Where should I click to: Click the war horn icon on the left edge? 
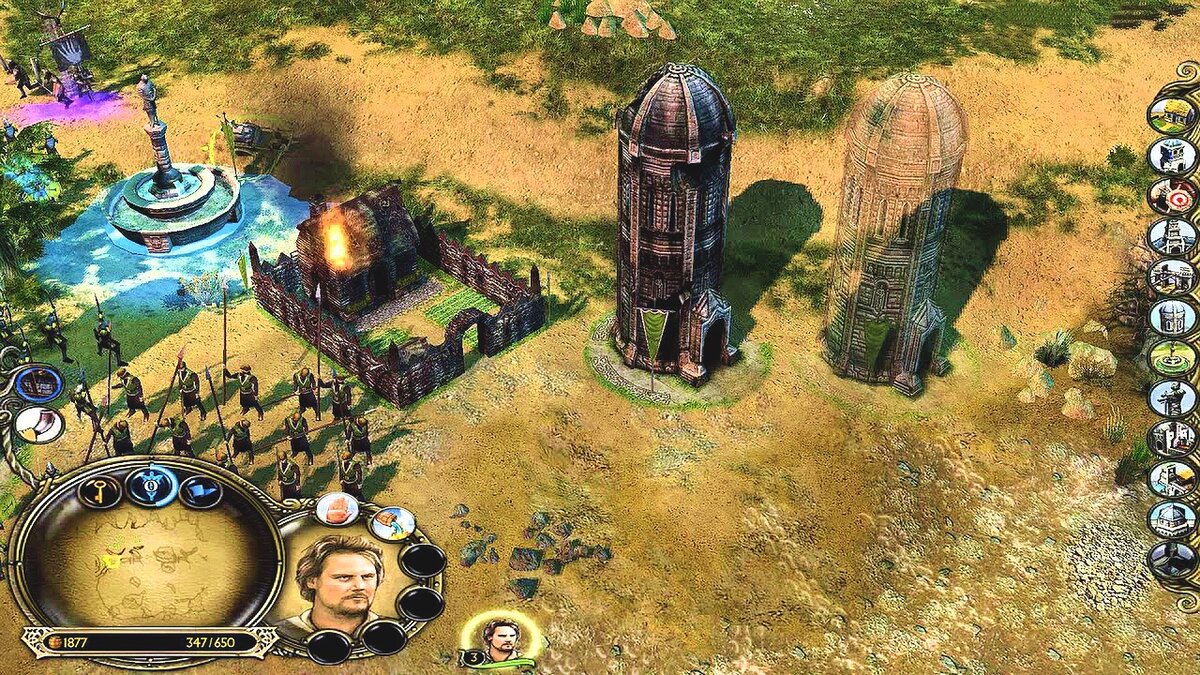38,424
